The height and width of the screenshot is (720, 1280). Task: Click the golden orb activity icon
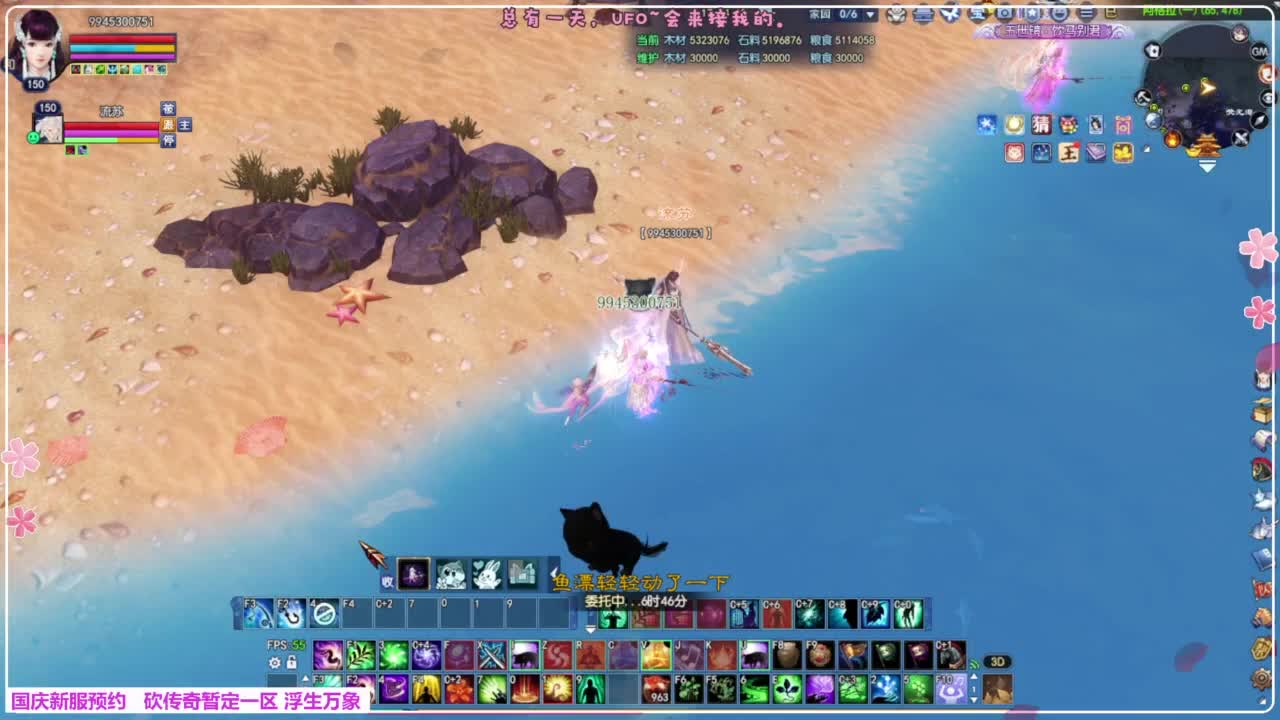tap(1014, 125)
